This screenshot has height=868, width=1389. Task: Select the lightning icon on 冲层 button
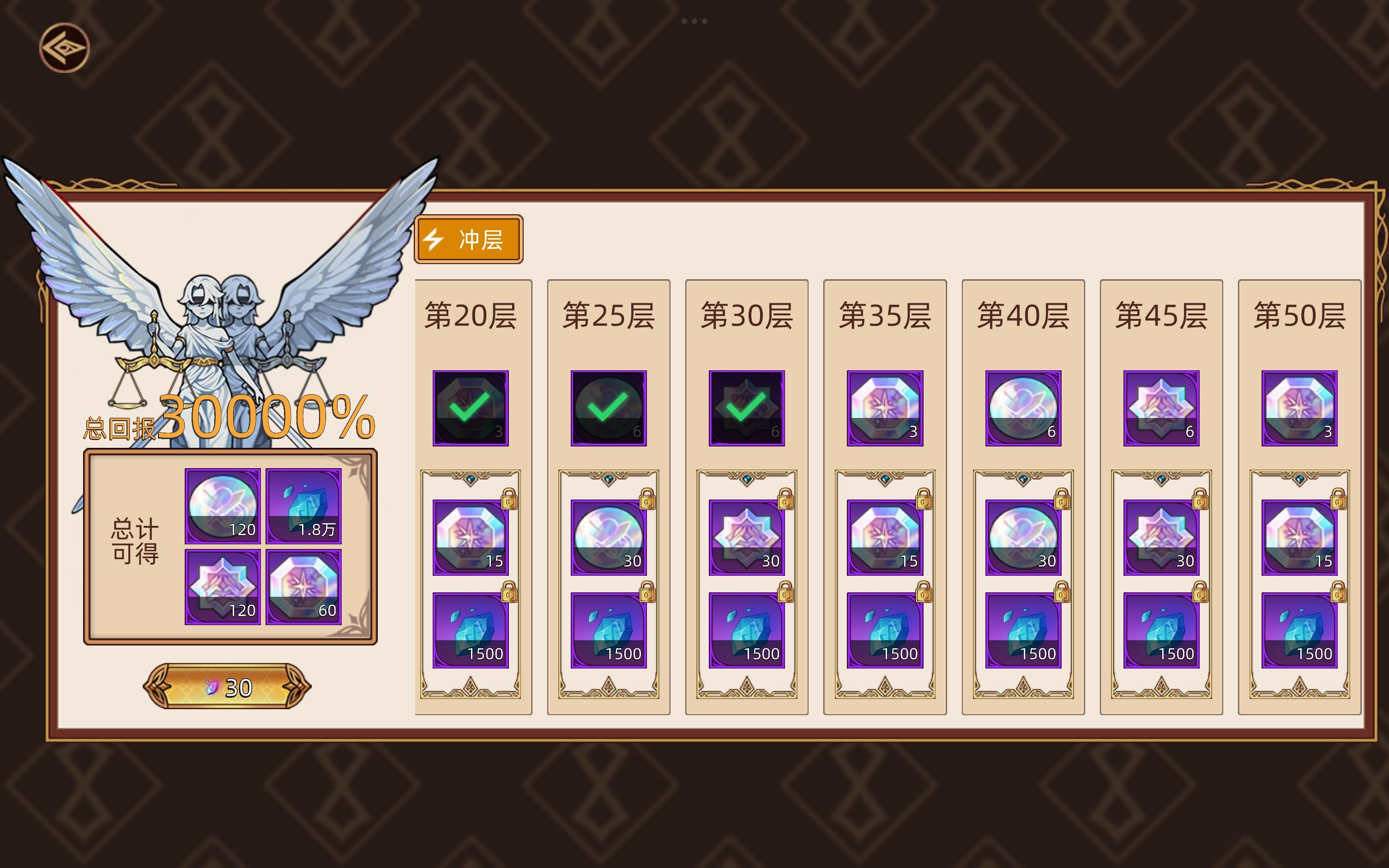coord(434,240)
